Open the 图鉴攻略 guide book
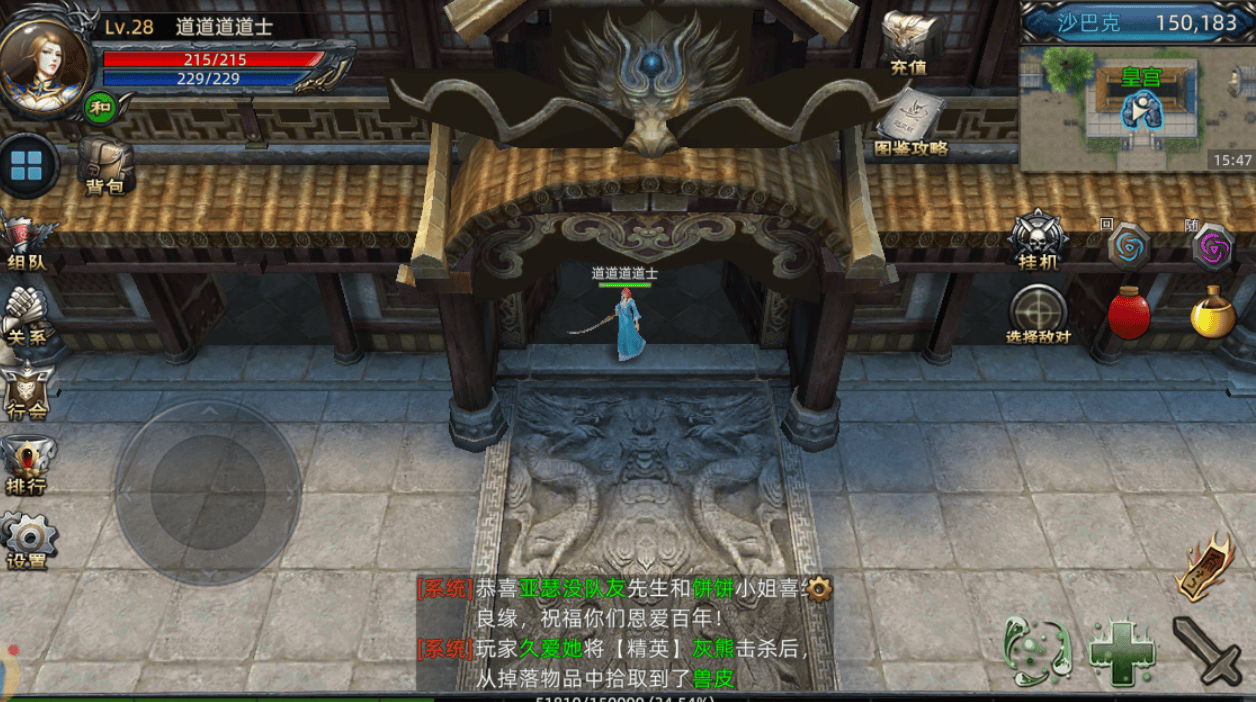This screenshot has width=1256, height=702. [910, 122]
